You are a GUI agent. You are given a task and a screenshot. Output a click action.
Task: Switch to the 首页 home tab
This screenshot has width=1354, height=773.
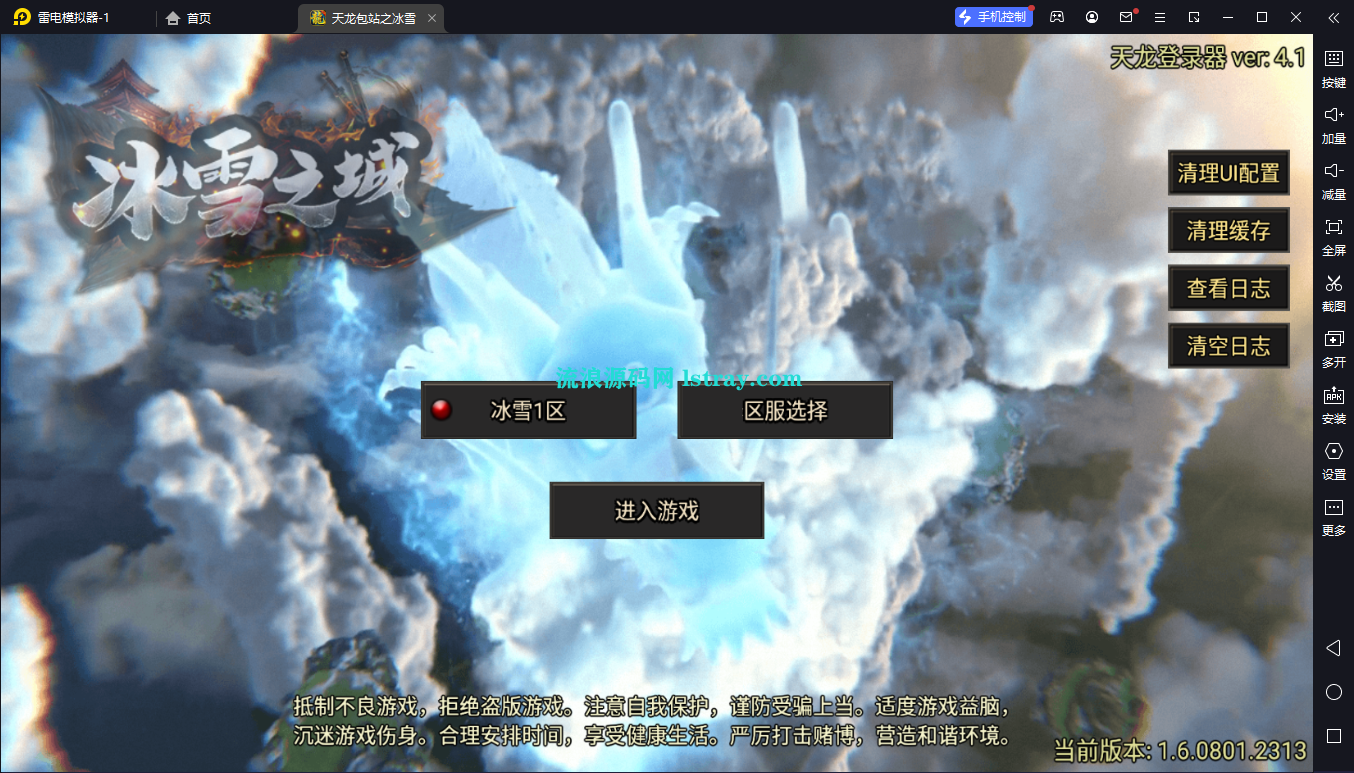(186, 17)
